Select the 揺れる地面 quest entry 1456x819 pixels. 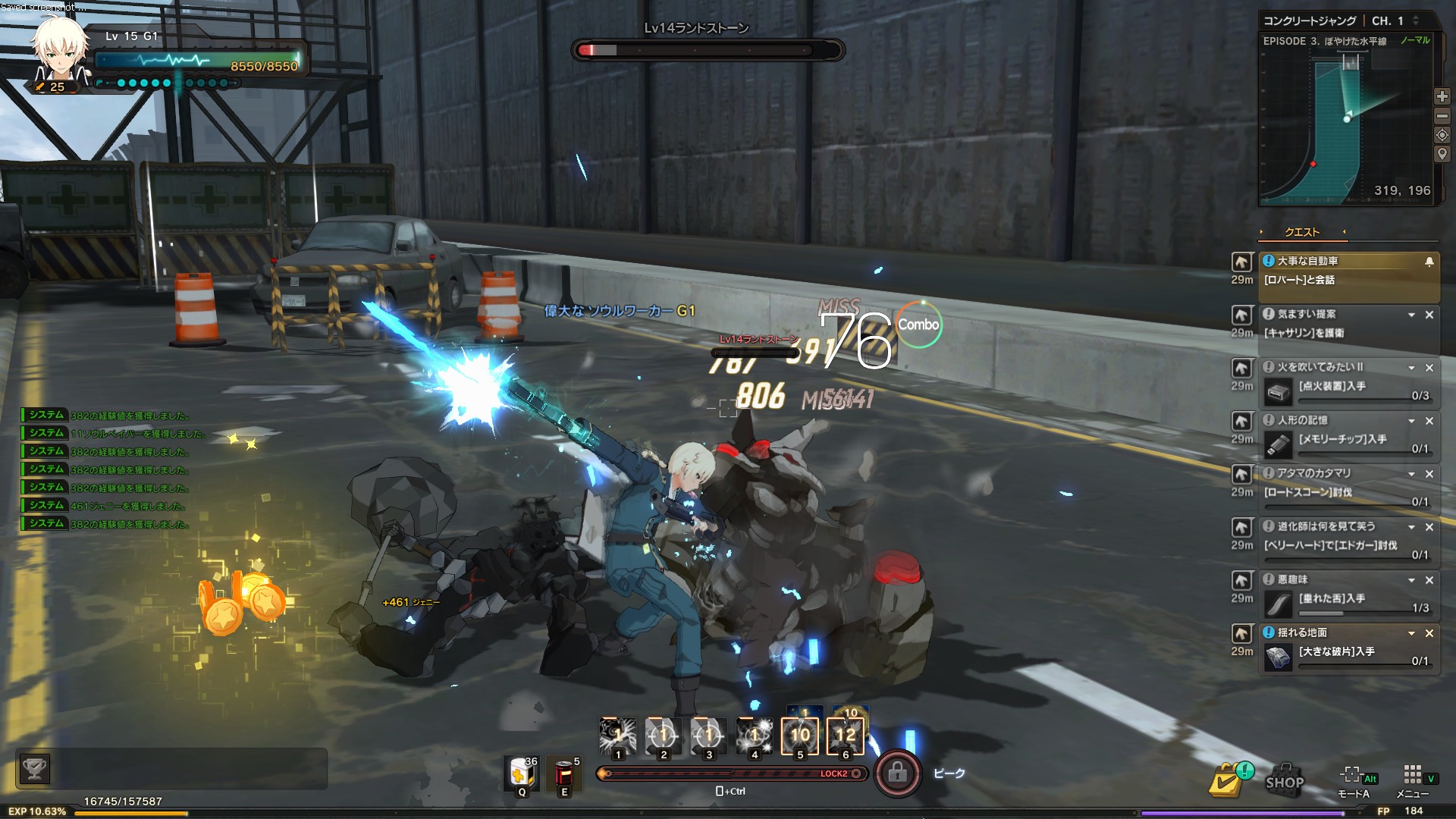tap(1335, 644)
